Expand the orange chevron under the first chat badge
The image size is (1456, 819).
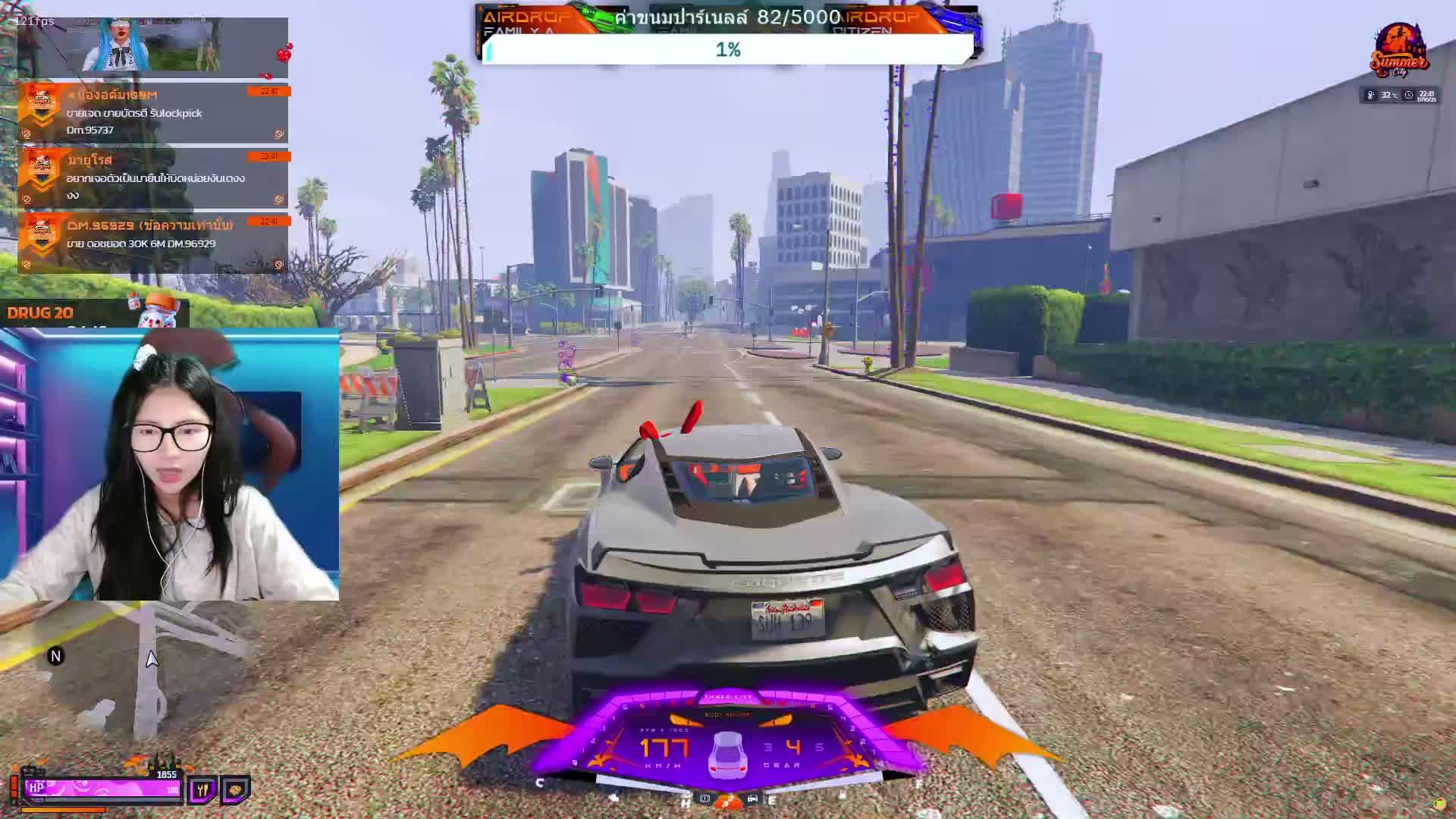[x=41, y=120]
